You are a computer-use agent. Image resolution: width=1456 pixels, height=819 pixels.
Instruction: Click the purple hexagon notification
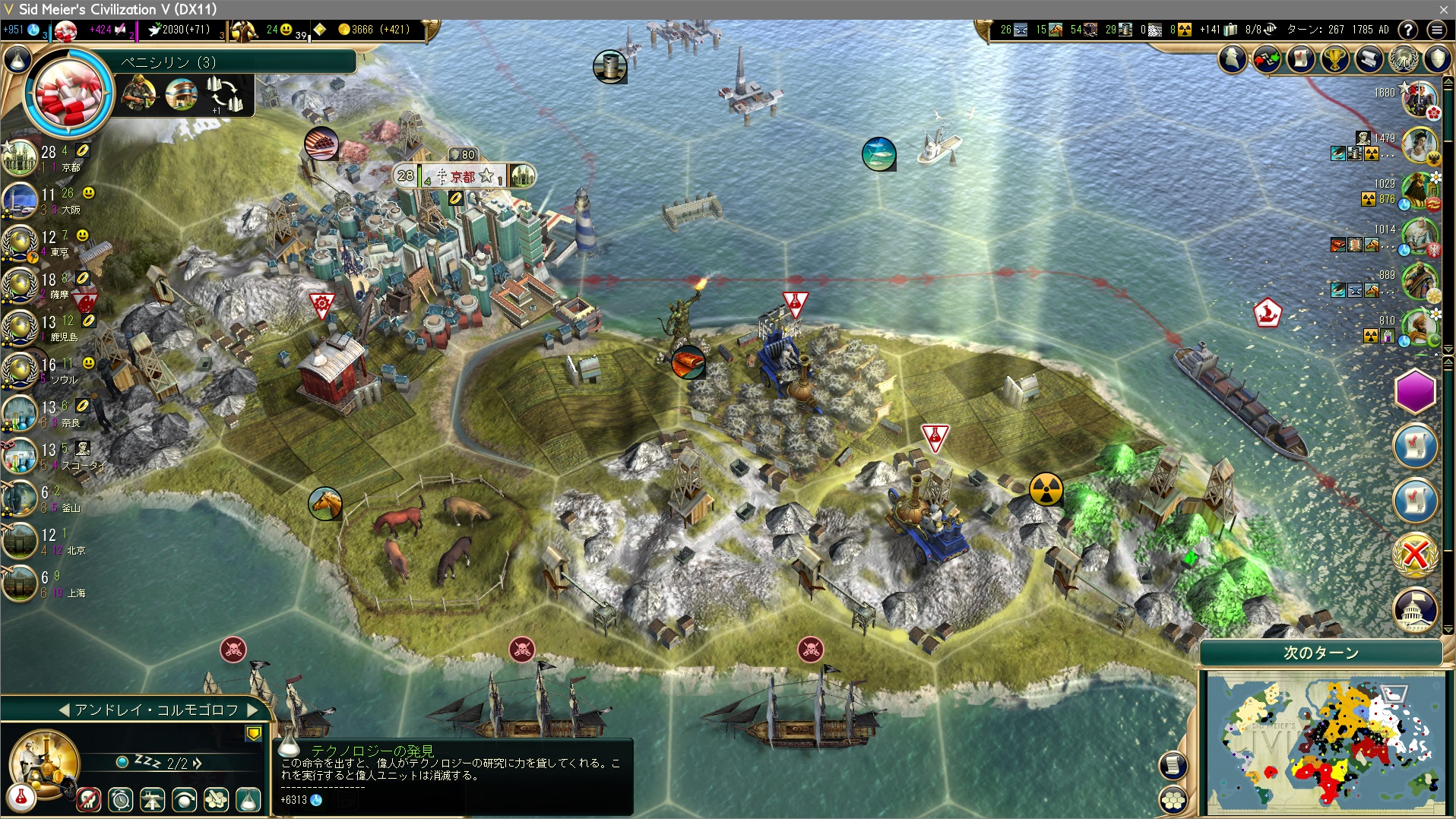click(x=1415, y=392)
